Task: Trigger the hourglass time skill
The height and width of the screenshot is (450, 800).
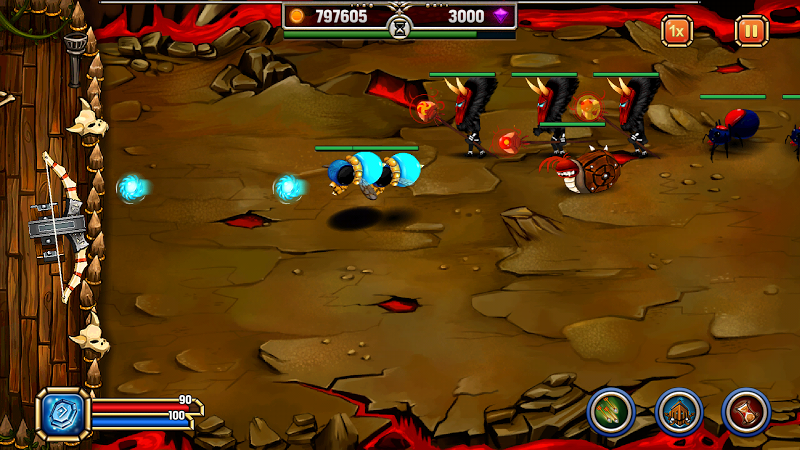Action: point(745,411)
